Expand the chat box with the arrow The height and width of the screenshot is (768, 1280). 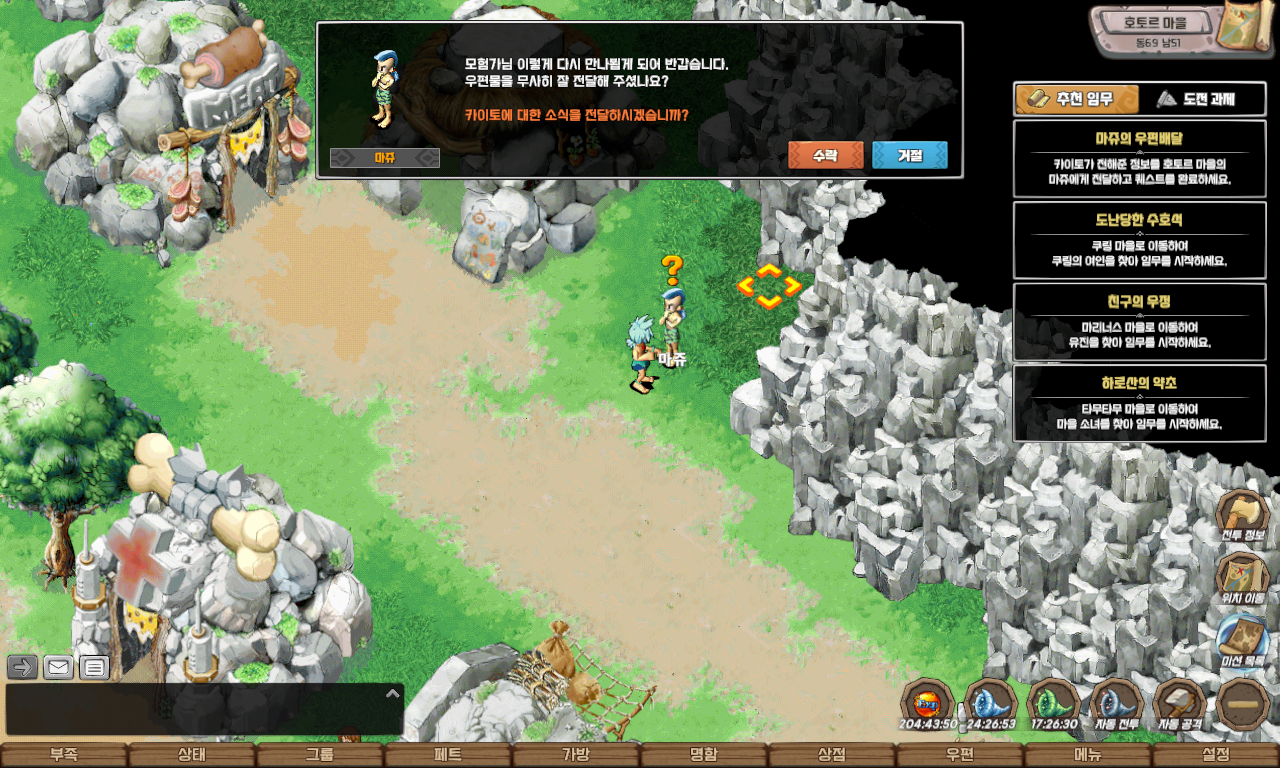(x=392, y=693)
